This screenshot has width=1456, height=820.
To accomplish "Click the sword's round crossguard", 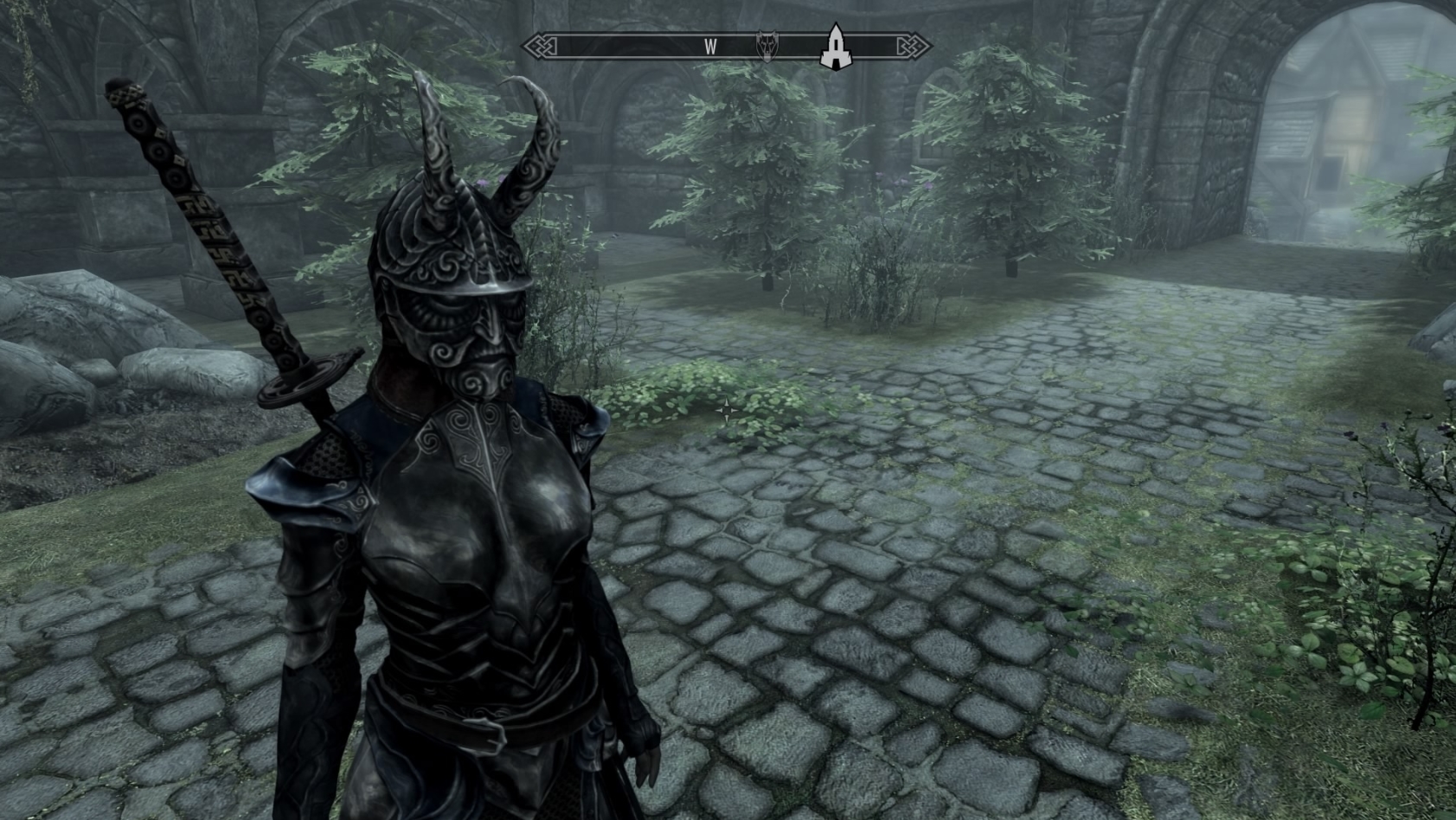I will pyautogui.click(x=307, y=376).
